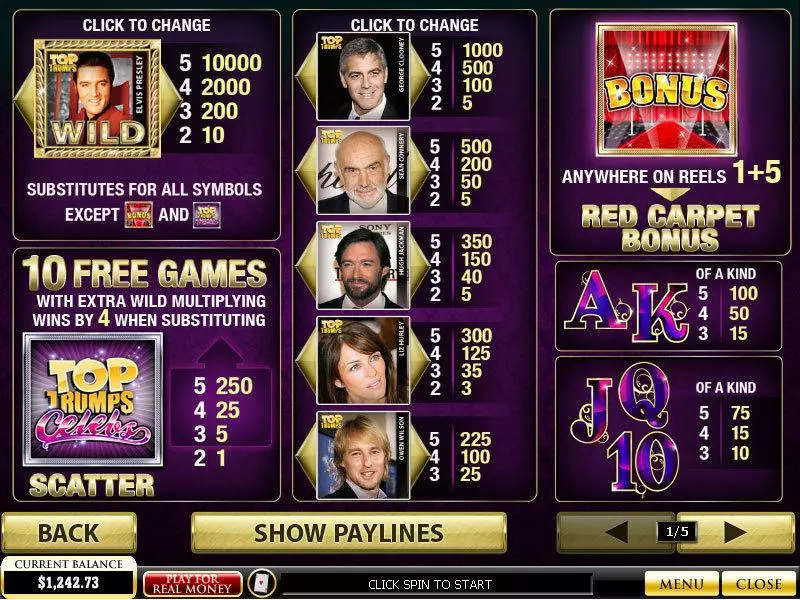Change the Hugh Jackman symbol
Image resolution: width=800 pixels, height=600 pixels.
pos(350,264)
